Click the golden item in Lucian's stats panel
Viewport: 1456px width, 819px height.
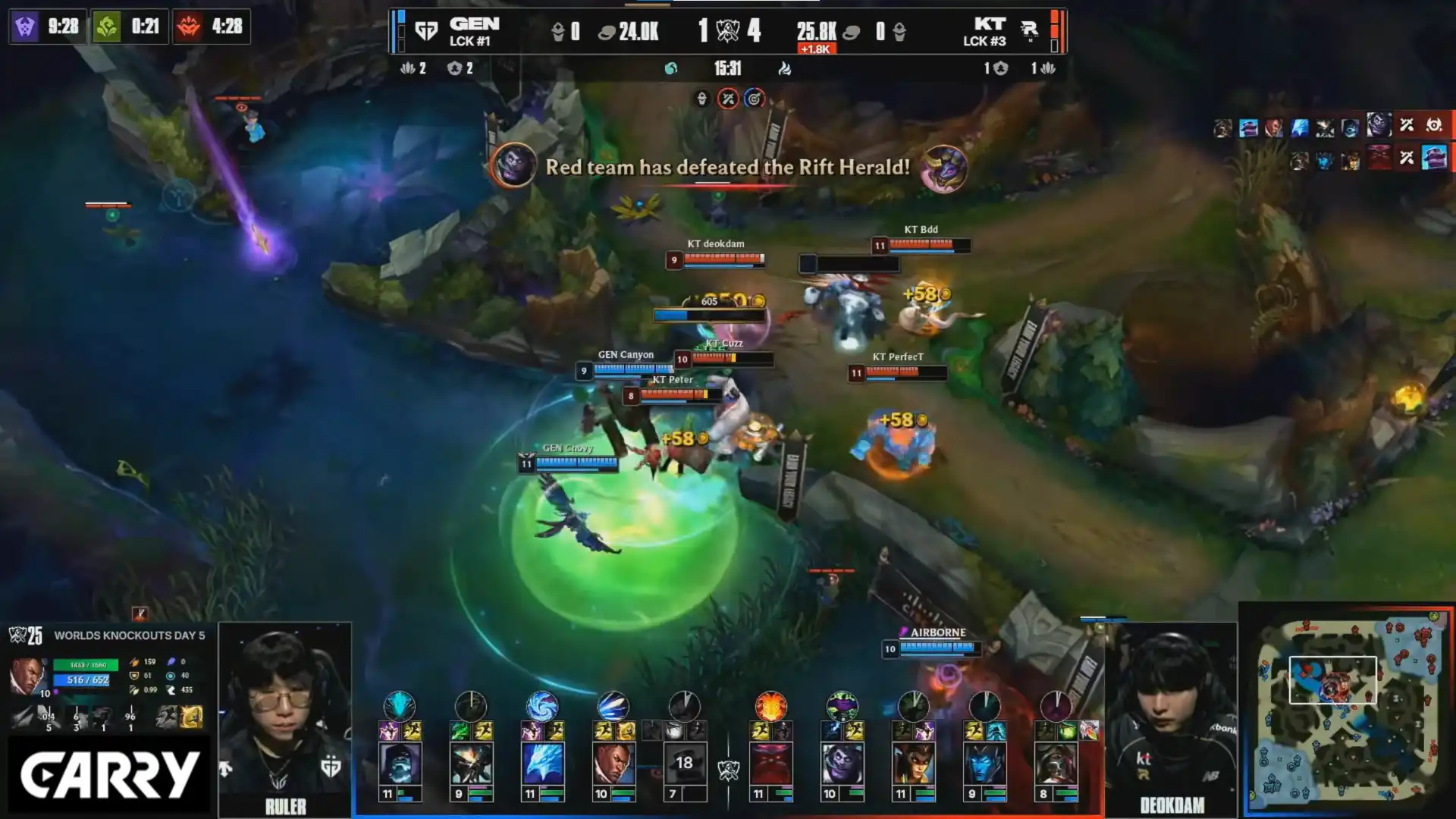(191, 717)
